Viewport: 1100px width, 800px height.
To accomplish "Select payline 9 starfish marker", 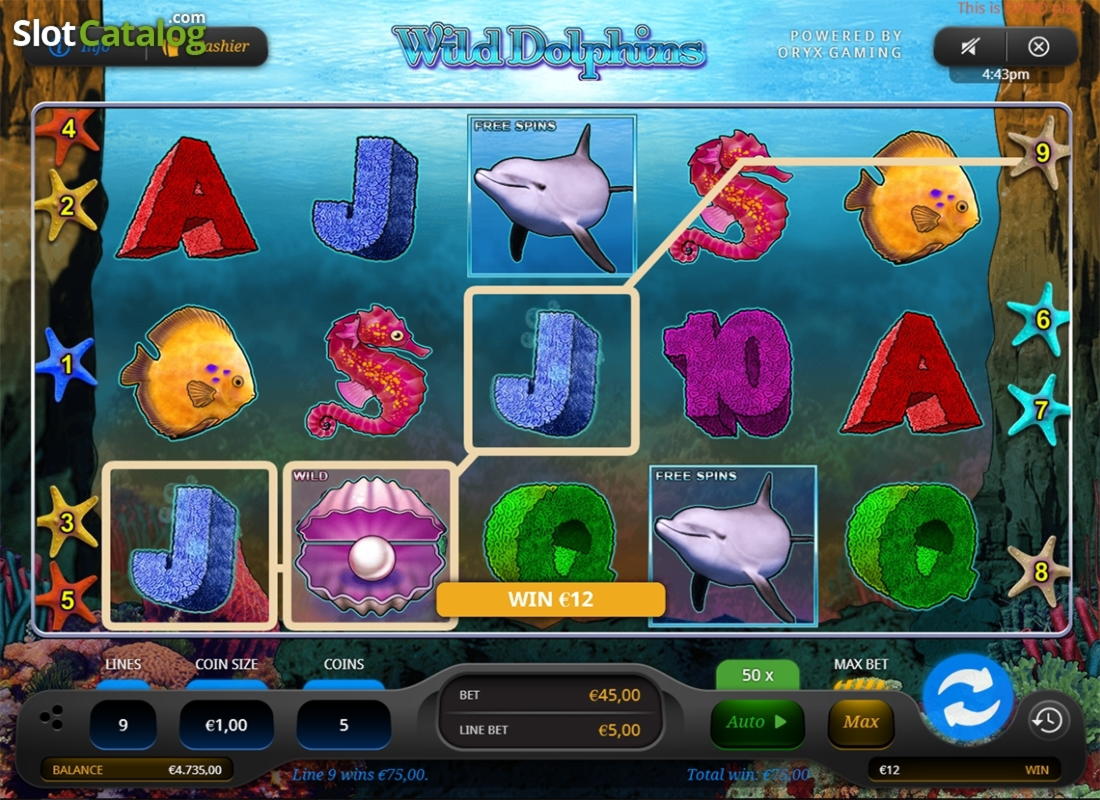I will (x=1041, y=153).
